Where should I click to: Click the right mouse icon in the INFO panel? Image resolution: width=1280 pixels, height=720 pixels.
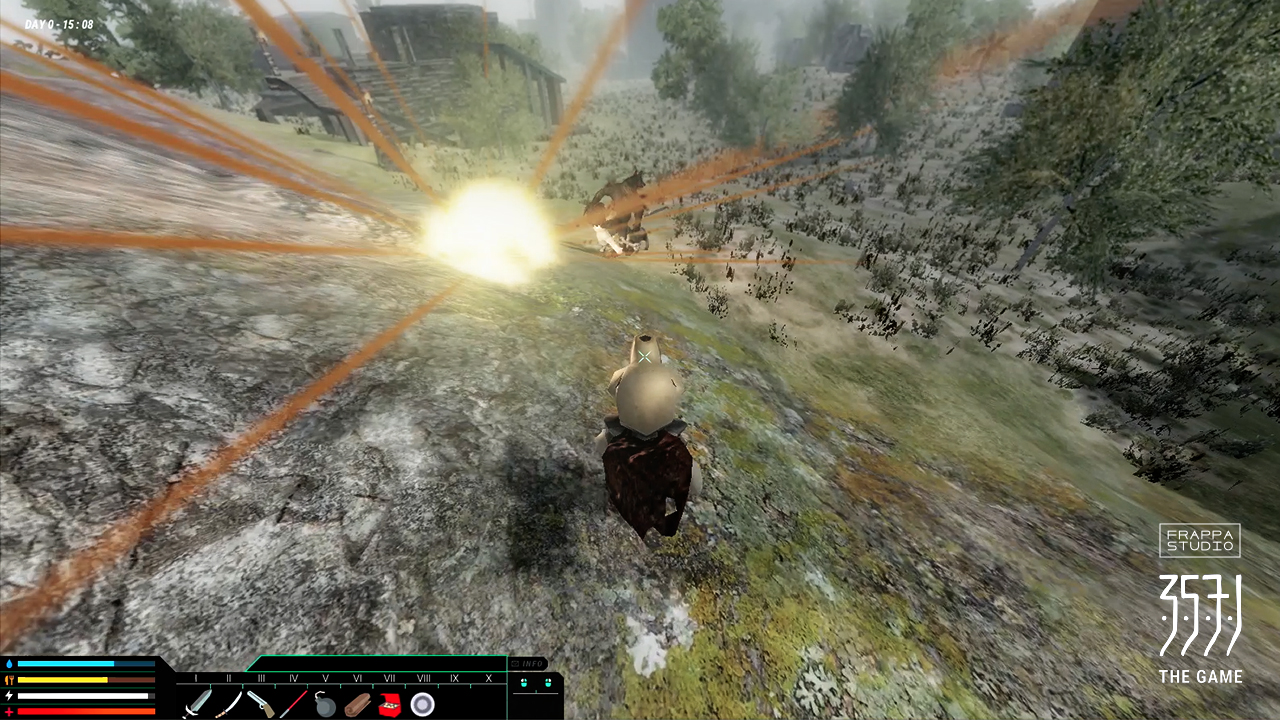[548, 684]
